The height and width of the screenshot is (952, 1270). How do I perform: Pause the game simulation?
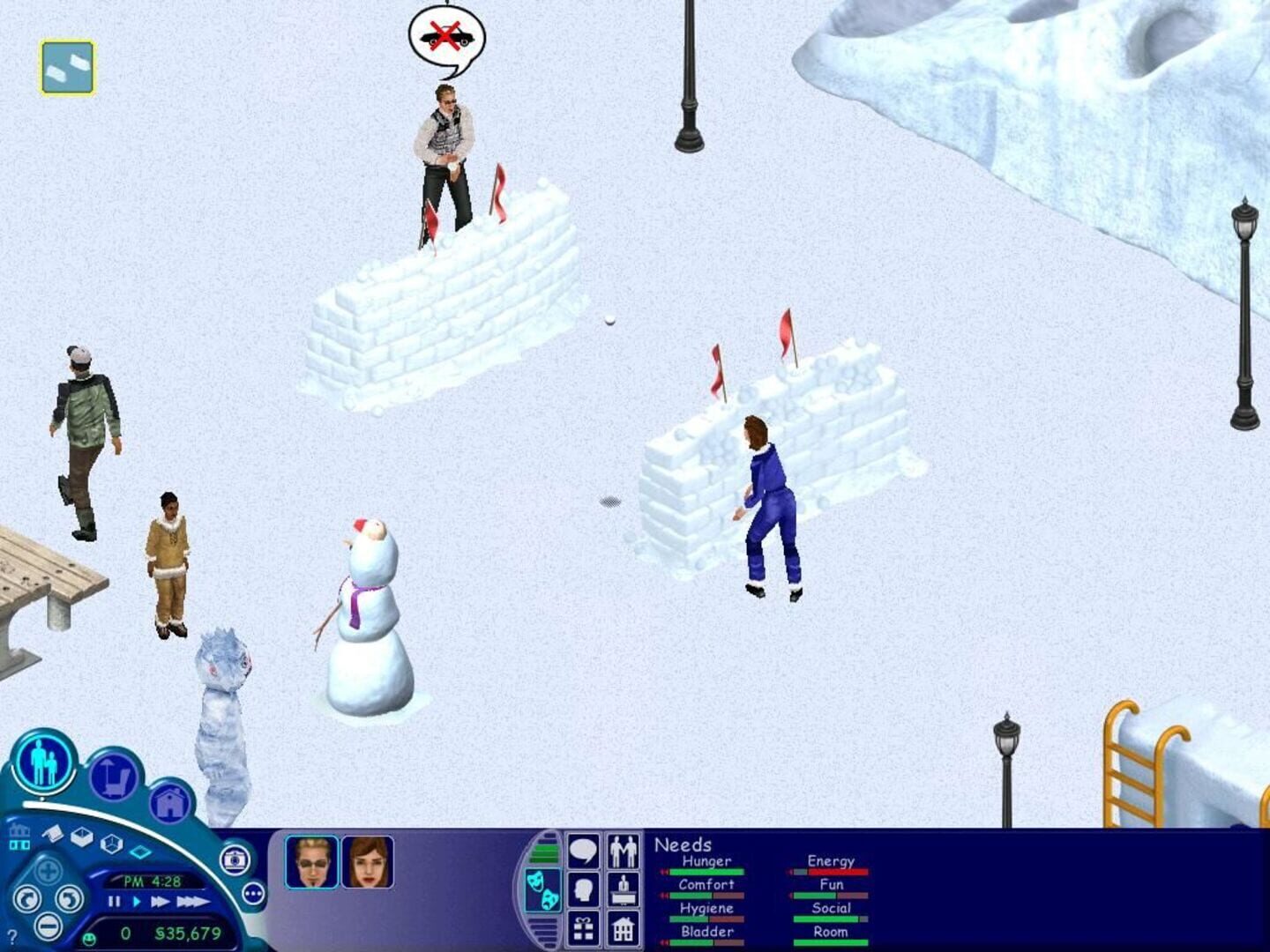tap(113, 902)
